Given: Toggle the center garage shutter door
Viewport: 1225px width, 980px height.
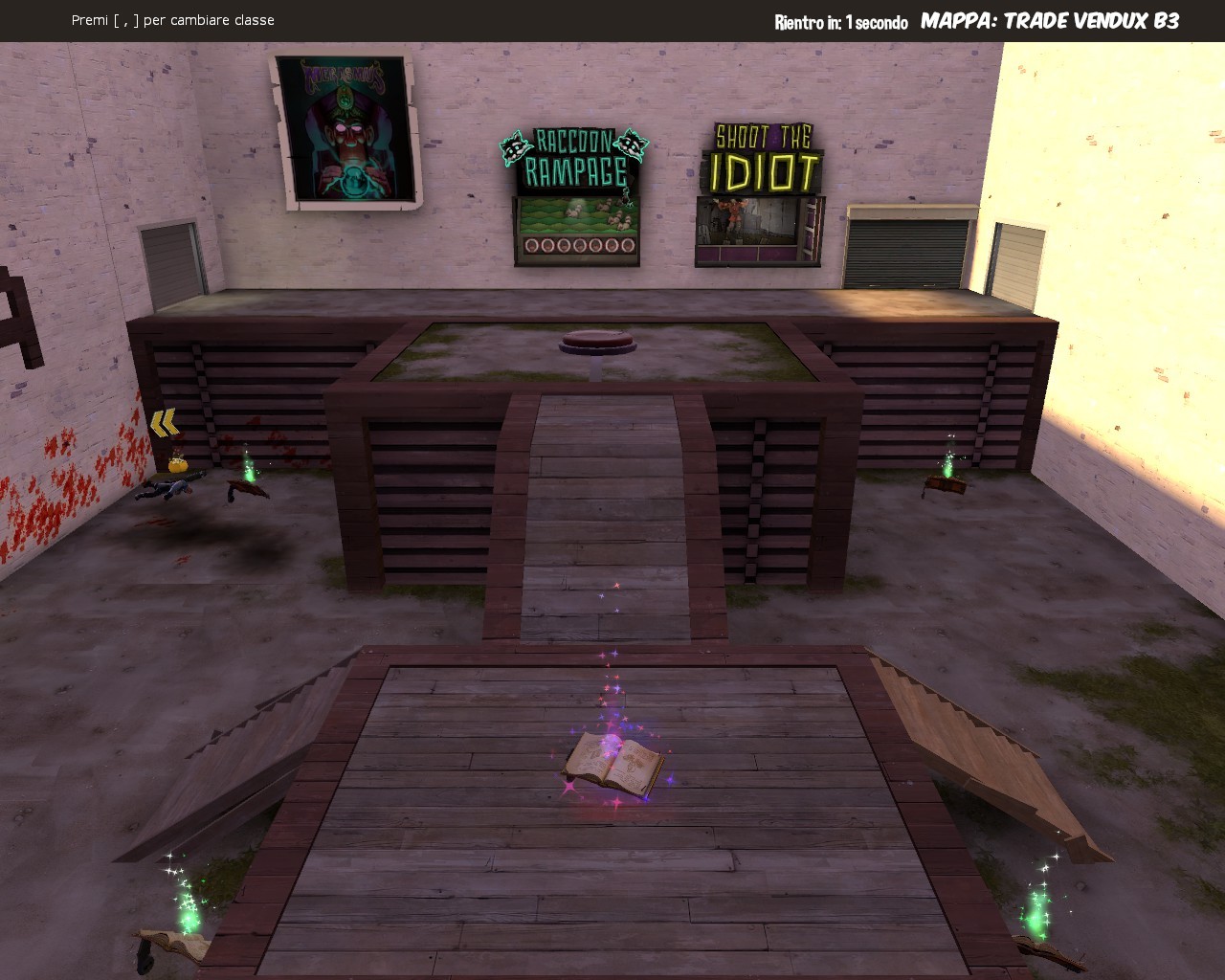Looking at the screenshot, I should coord(907,254).
